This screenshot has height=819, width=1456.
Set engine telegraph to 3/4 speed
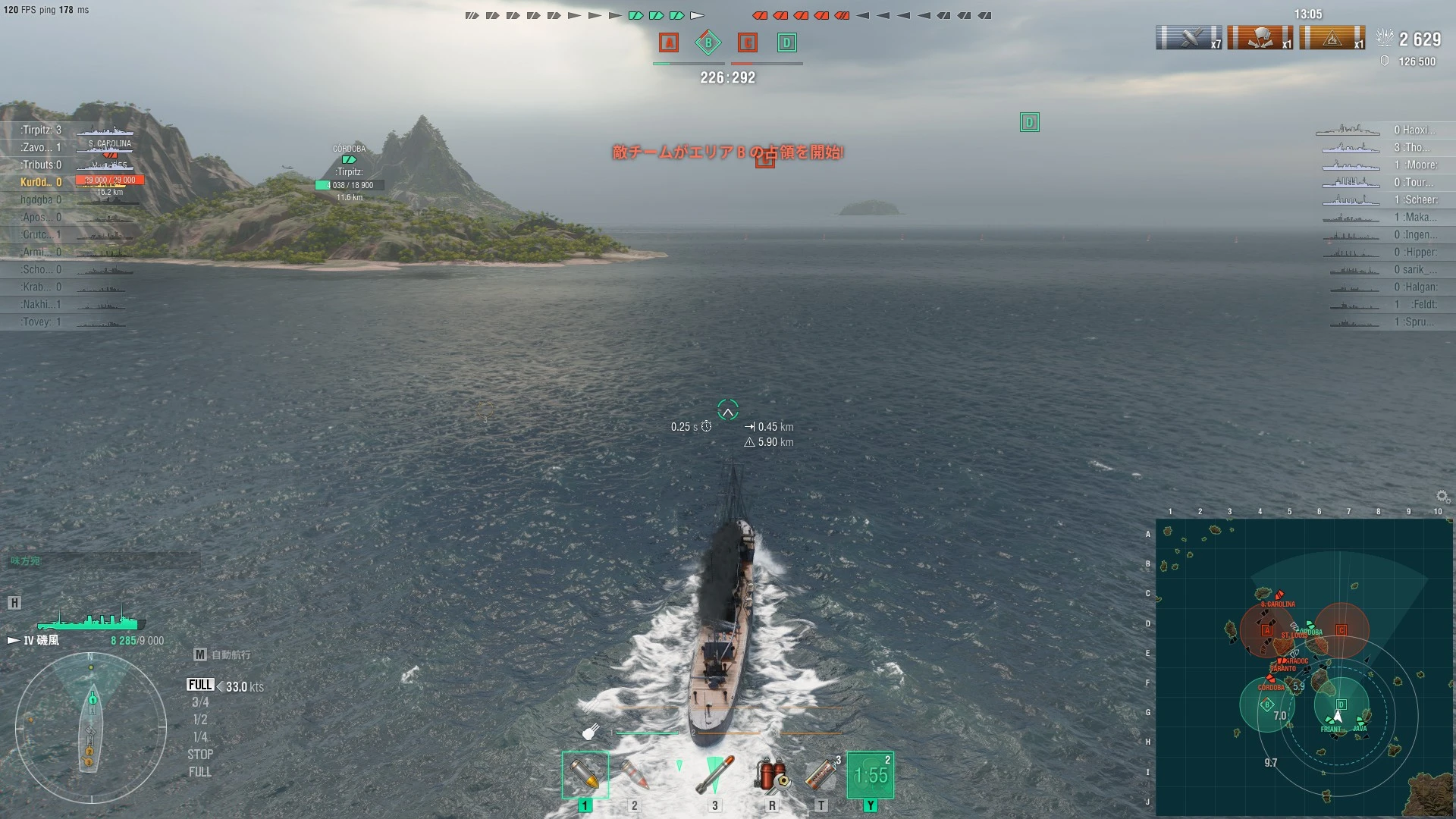[x=200, y=702]
